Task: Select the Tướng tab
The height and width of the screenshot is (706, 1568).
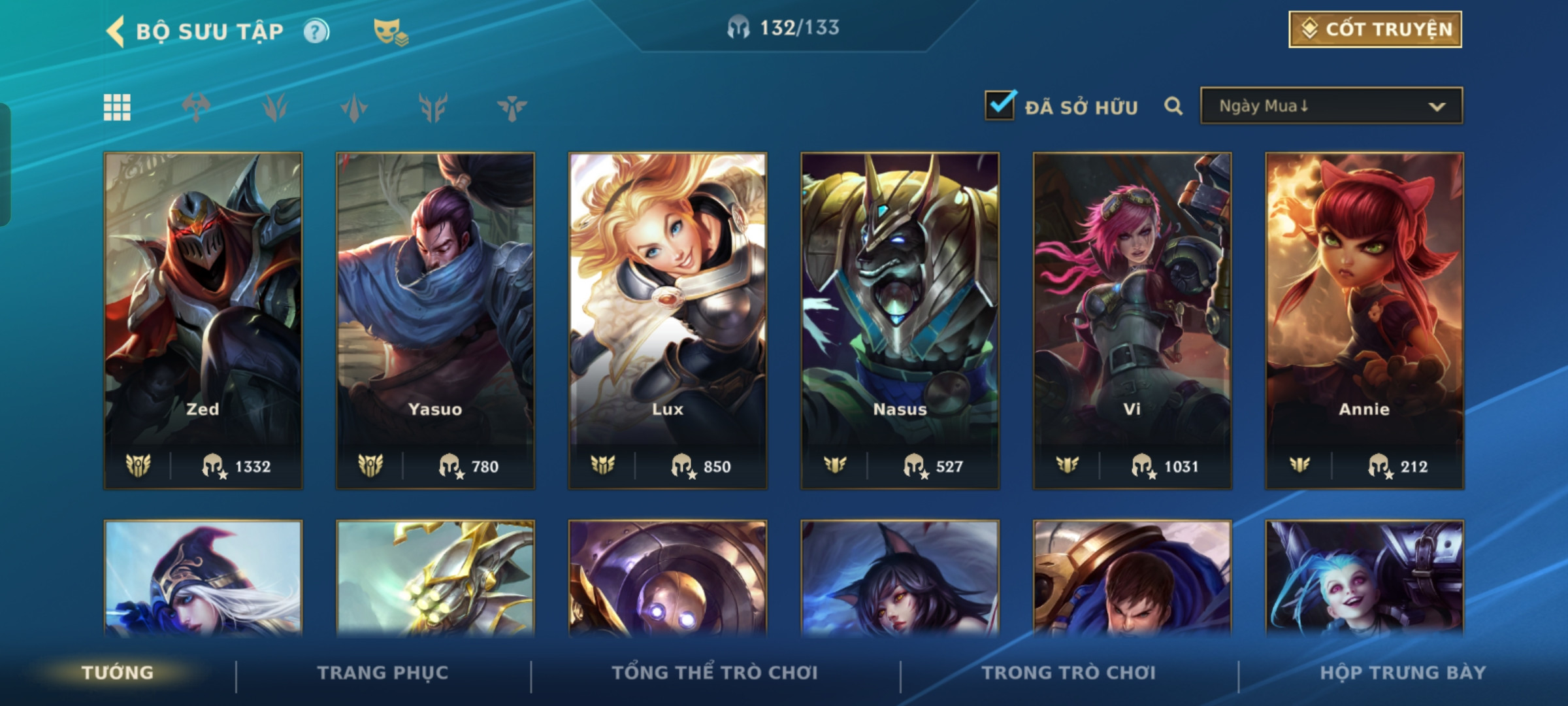Action: [x=118, y=673]
